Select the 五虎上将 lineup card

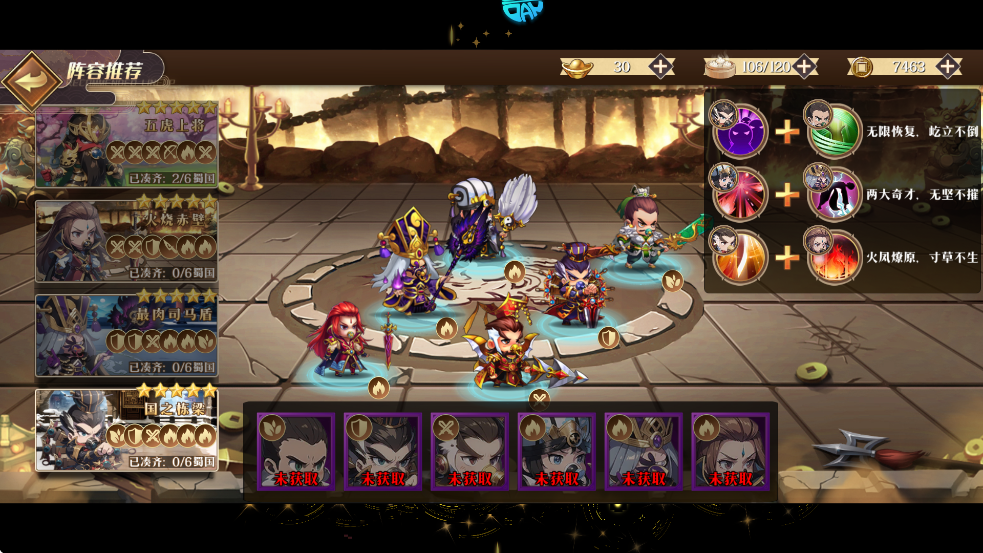126,147
